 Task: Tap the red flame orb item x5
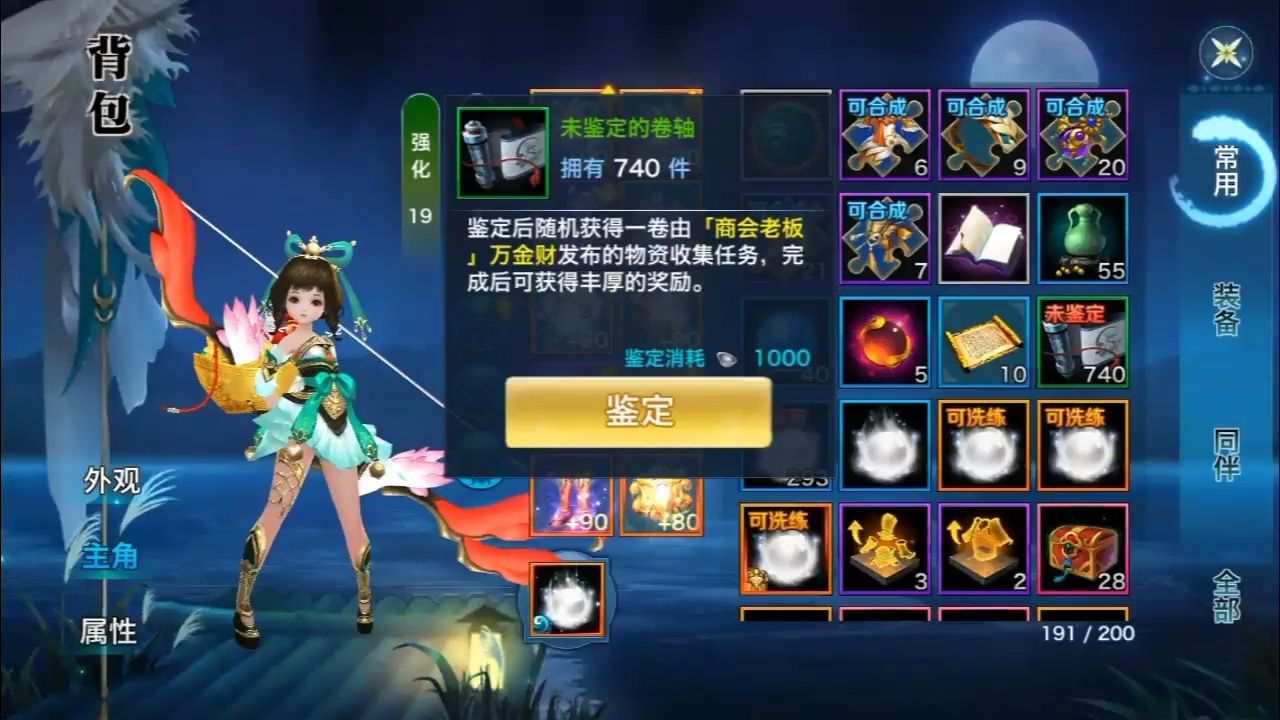884,344
